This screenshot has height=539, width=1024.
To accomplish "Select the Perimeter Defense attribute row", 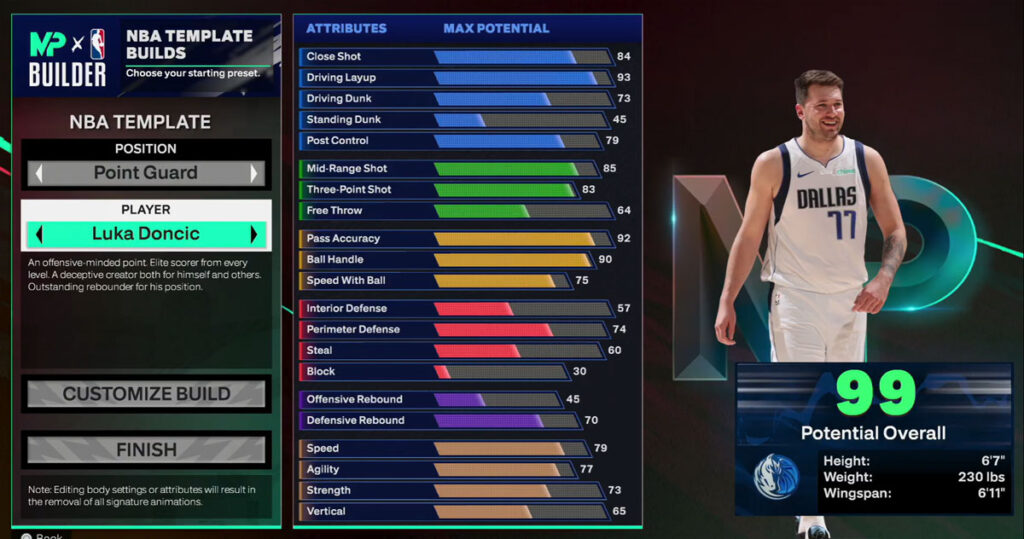I will pos(455,330).
